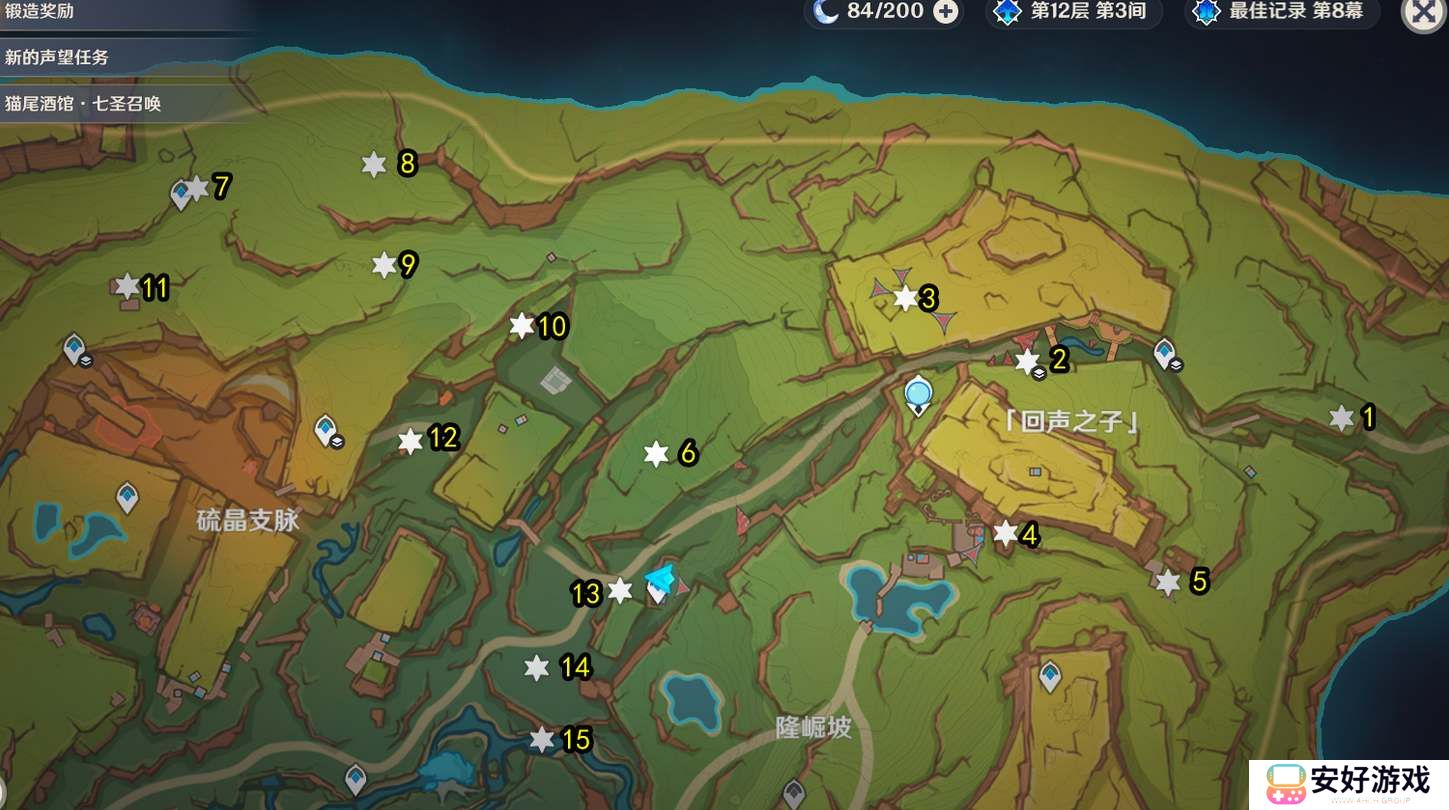Image resolution: width=1449 pixels, height=810 pixels.
Task: Select the teleport waypoint beside star marker 7
Action: [x=181, y=193]
